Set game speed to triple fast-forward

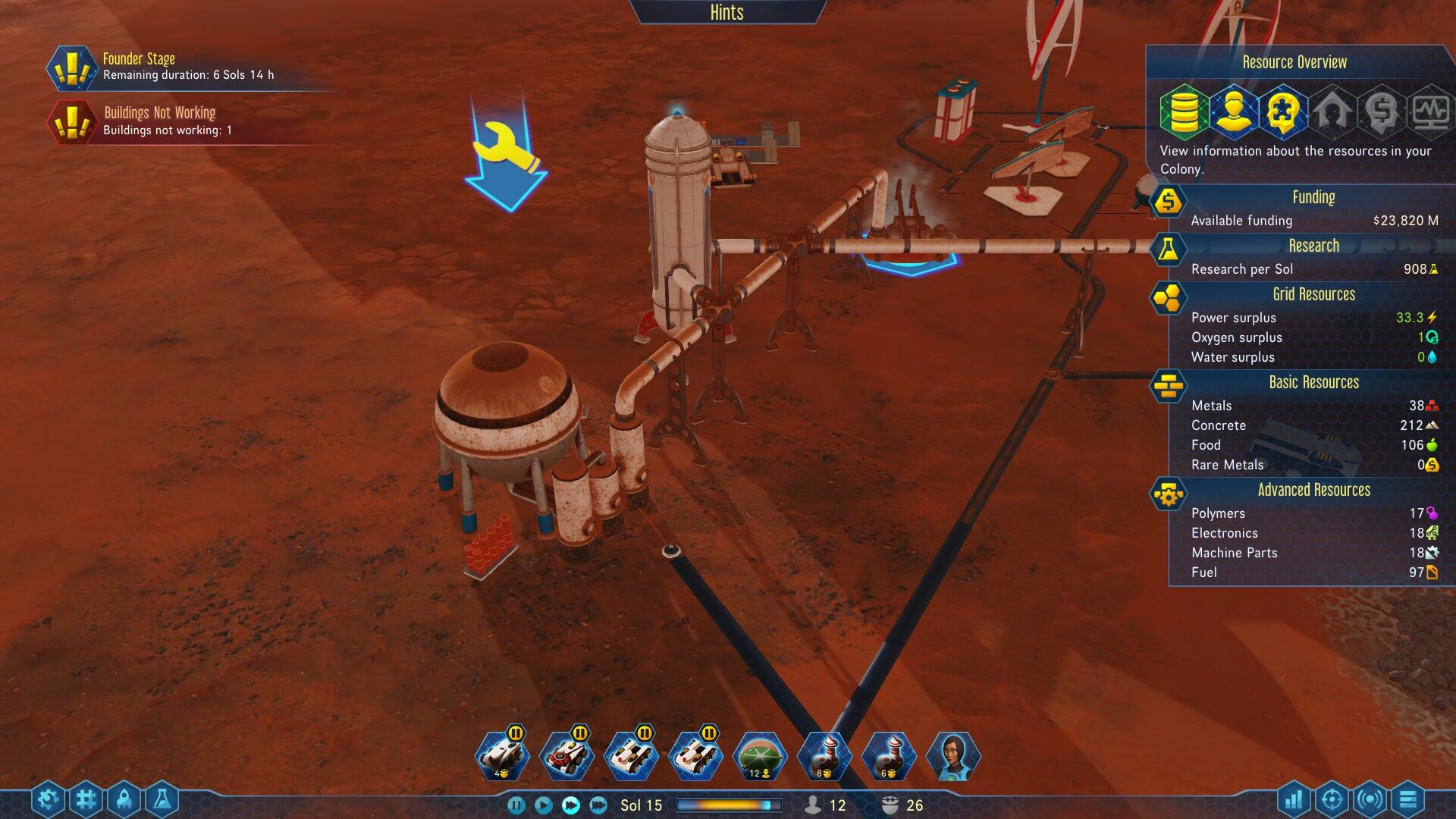(598, 805)
